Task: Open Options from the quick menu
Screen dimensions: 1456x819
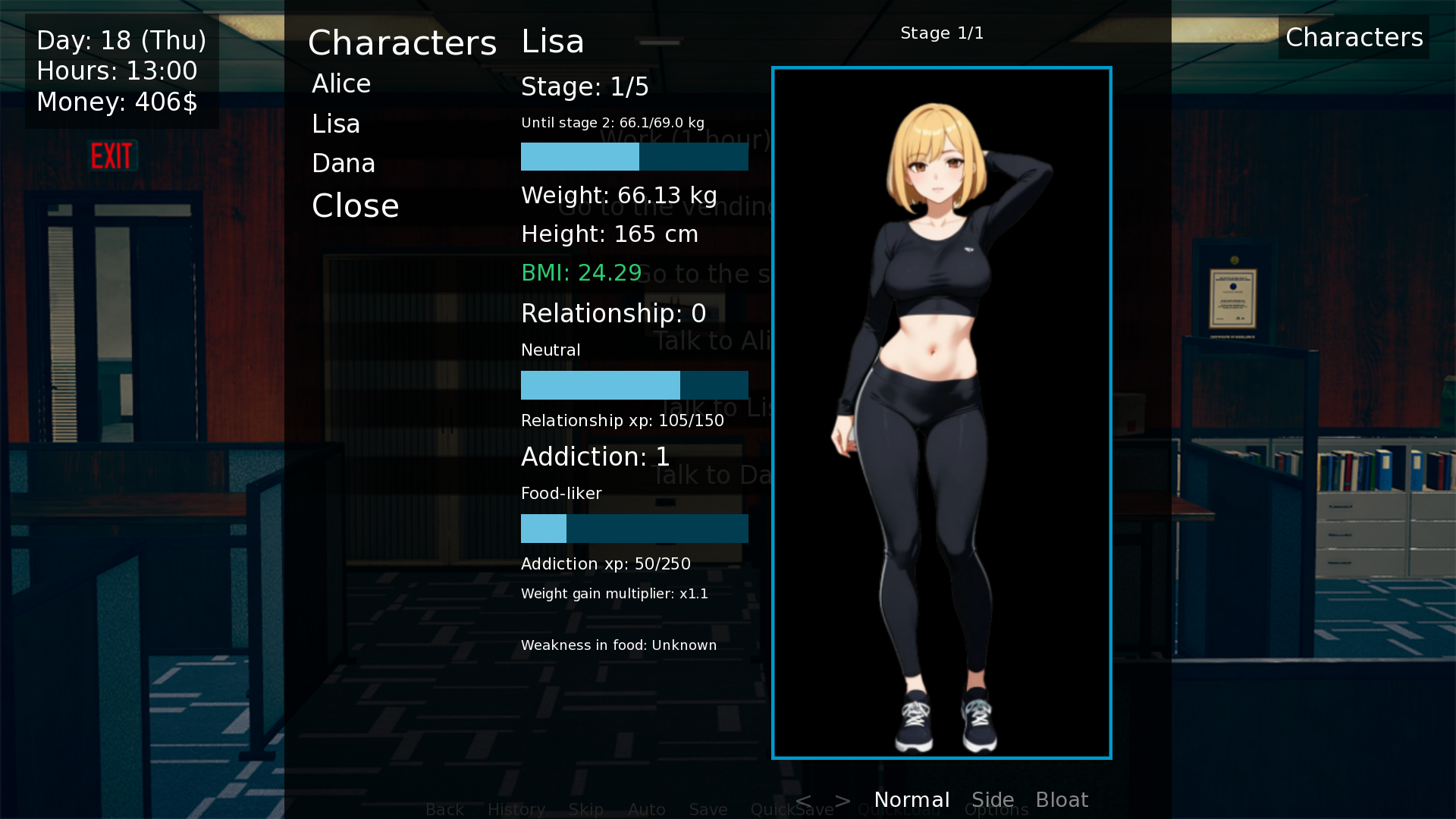Action: pos(996,811)
